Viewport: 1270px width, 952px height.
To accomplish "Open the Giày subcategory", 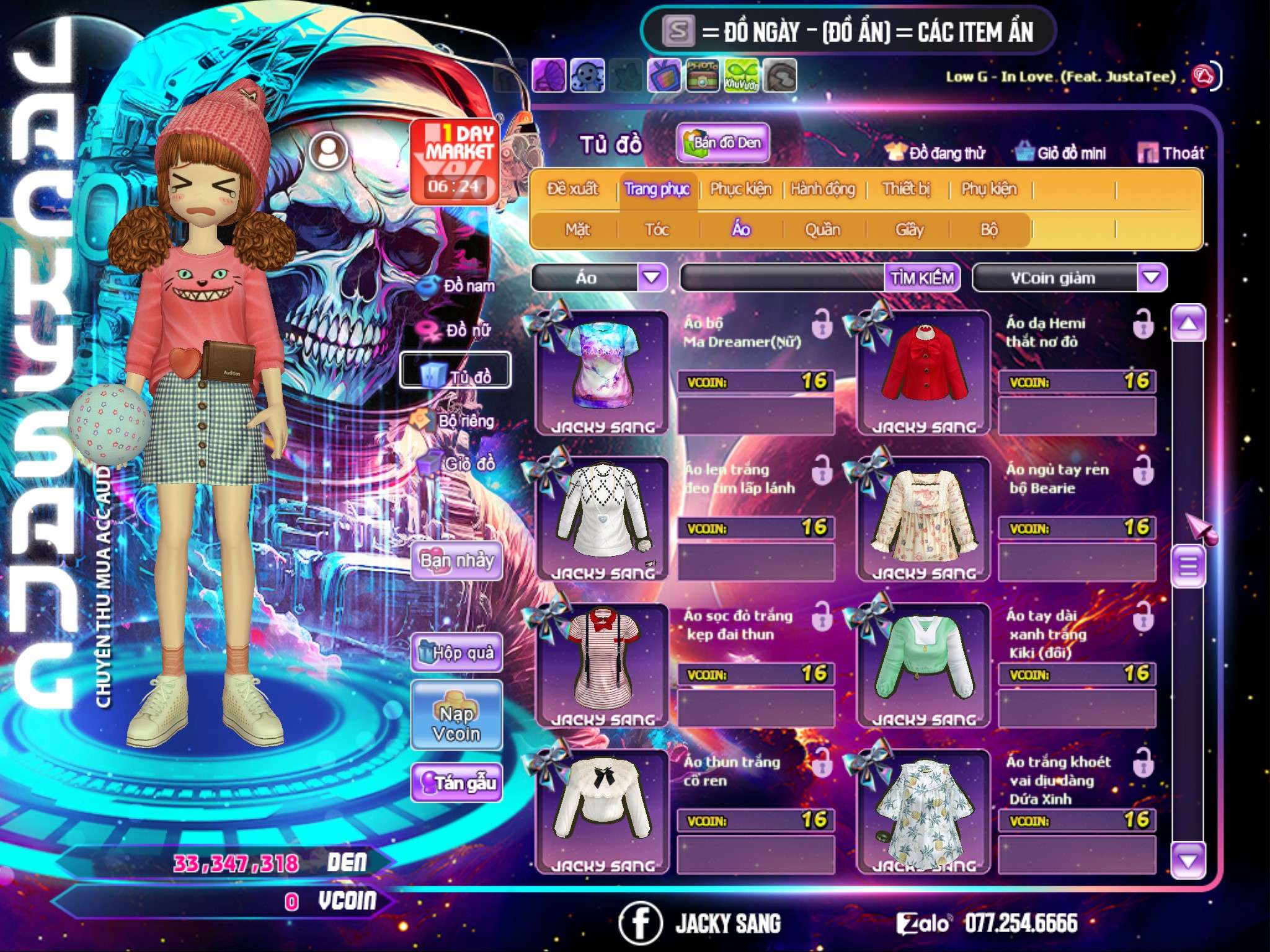I will [909, 229].
